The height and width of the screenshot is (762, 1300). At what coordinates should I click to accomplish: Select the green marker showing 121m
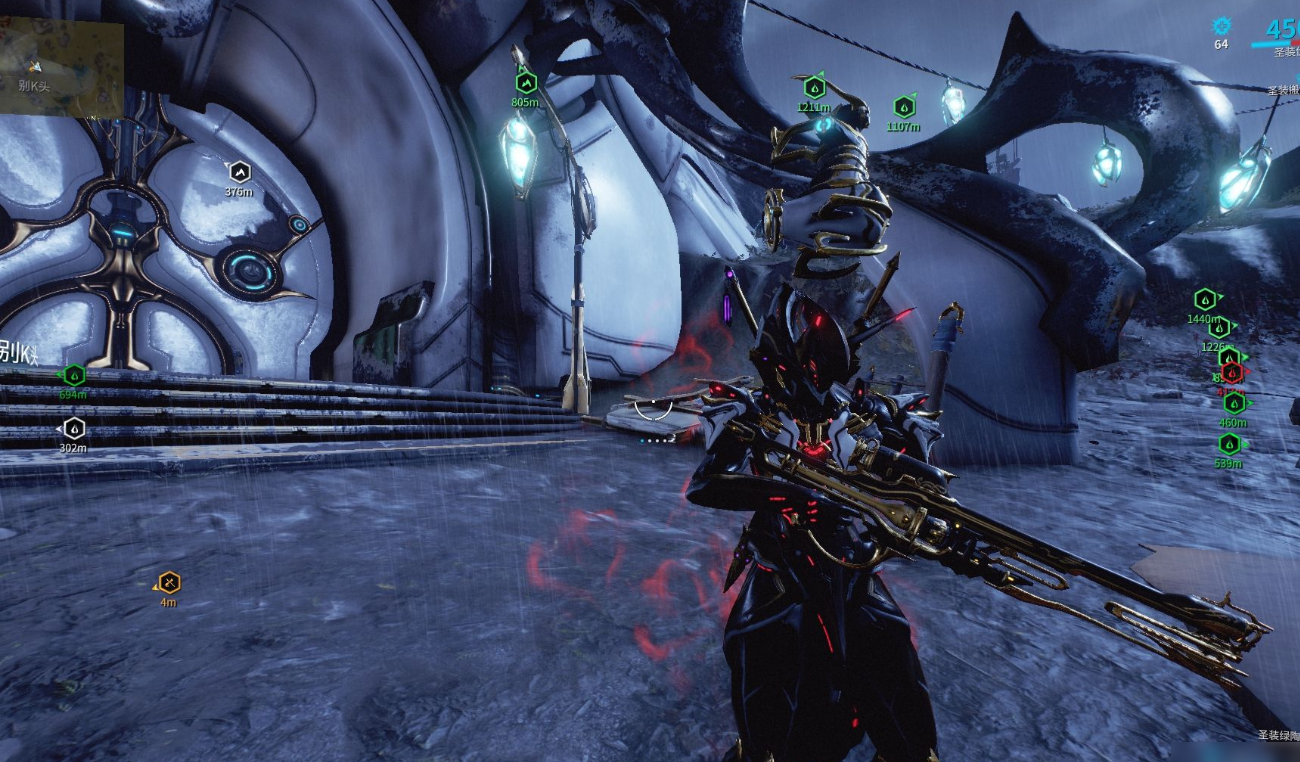click(814, 88)
